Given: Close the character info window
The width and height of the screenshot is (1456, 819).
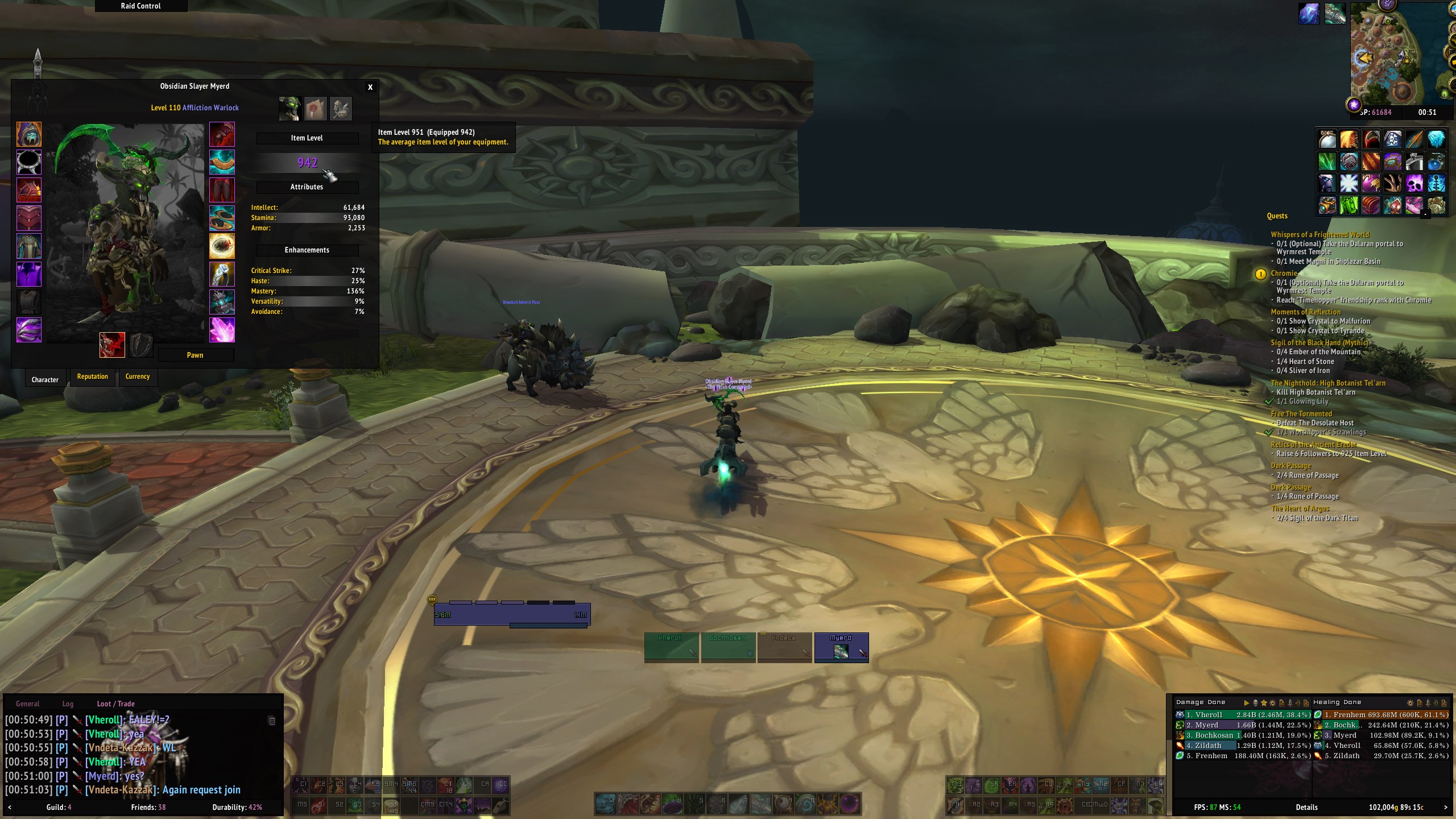Looking at the screenshot, I should [370, 87].
